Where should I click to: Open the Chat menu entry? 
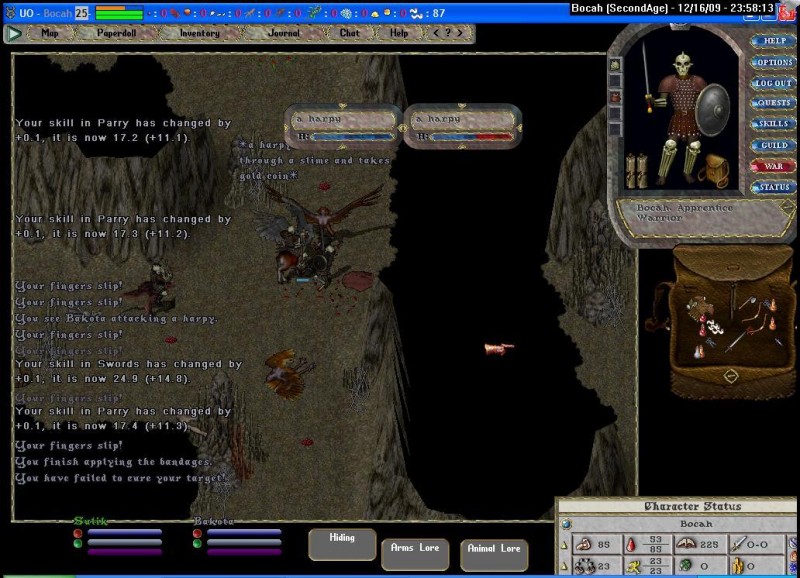pyautogui.click(x=349, y=33)
